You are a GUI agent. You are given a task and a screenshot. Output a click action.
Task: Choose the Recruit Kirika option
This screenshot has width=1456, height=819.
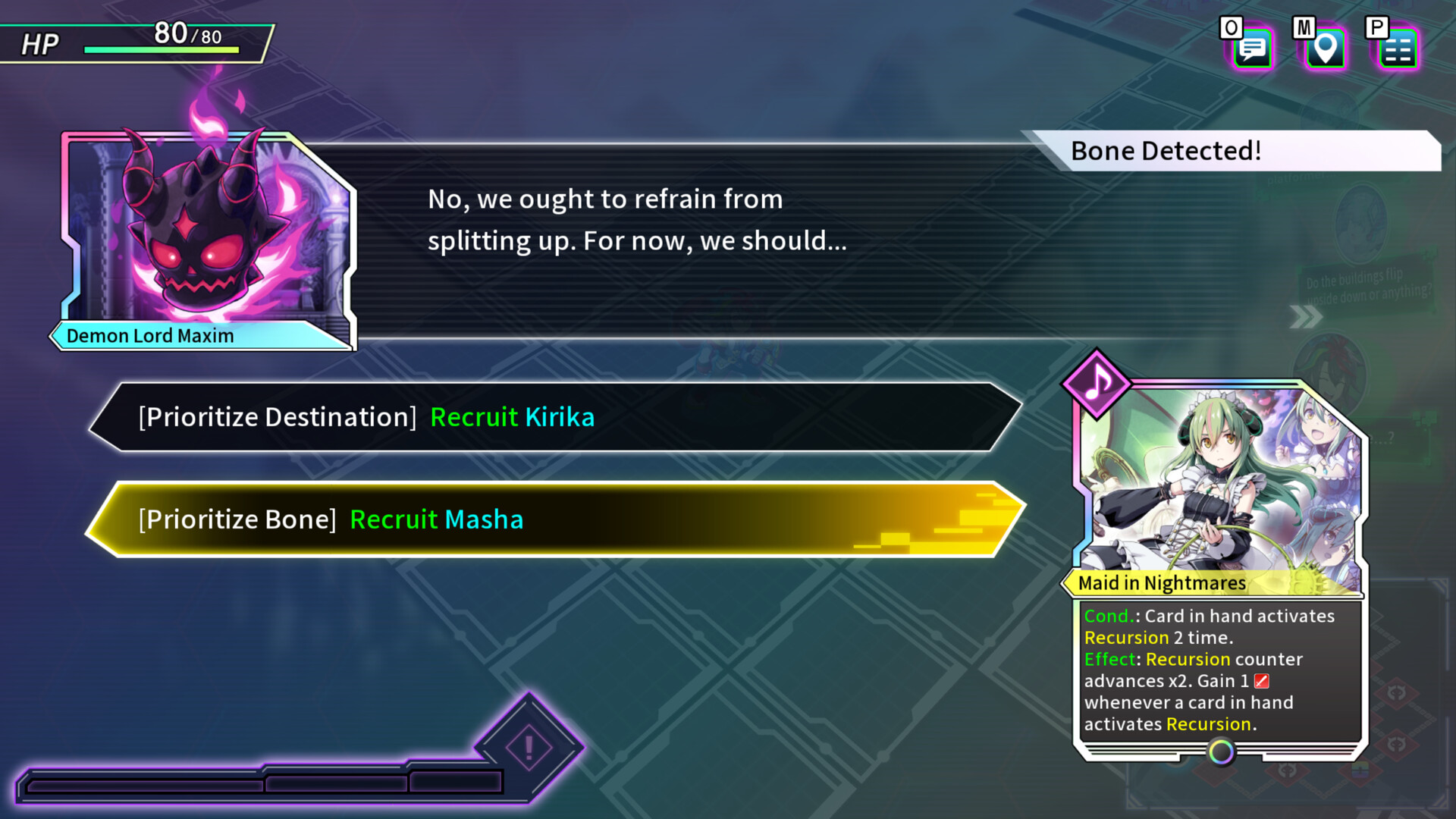555,417
